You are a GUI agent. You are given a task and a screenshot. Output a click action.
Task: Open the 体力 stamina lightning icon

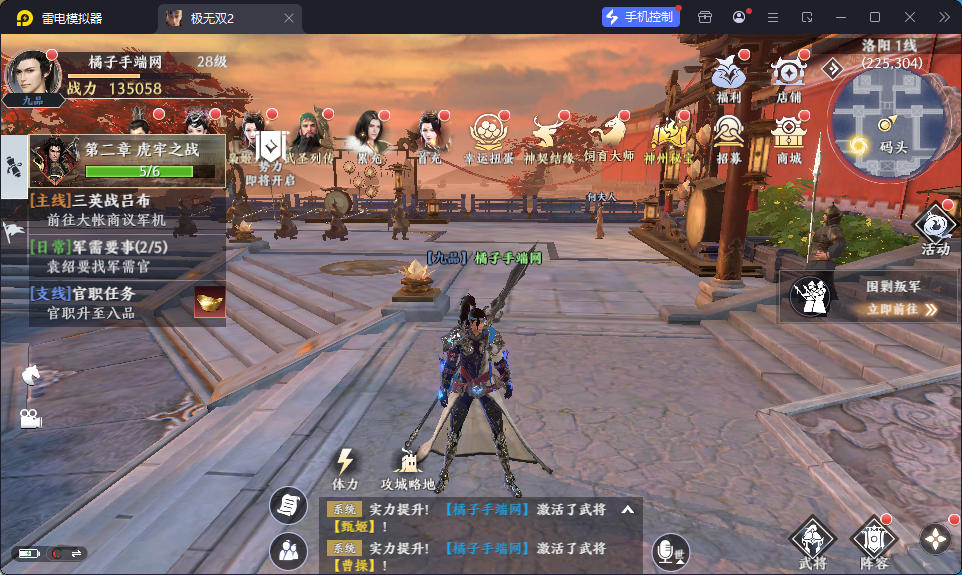pos(345,467)
